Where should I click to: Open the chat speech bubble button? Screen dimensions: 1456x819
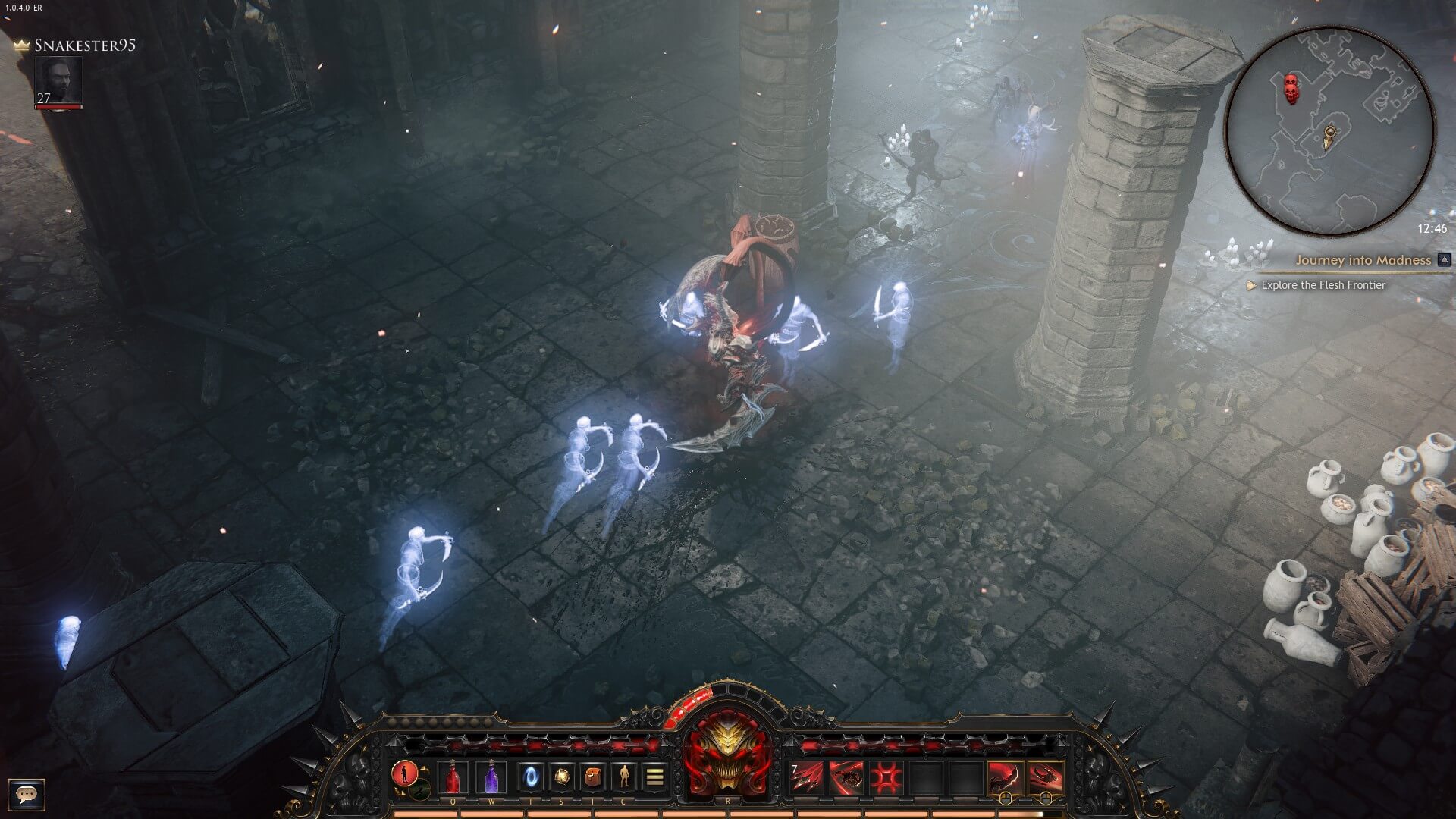[x=27, y=795]
